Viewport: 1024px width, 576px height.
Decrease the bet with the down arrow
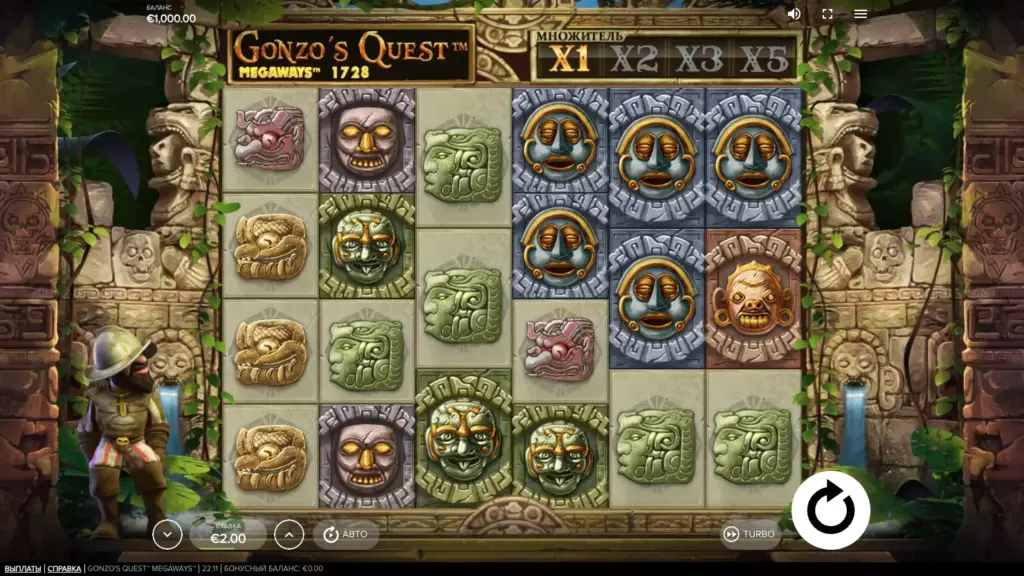tap(167, 535)
